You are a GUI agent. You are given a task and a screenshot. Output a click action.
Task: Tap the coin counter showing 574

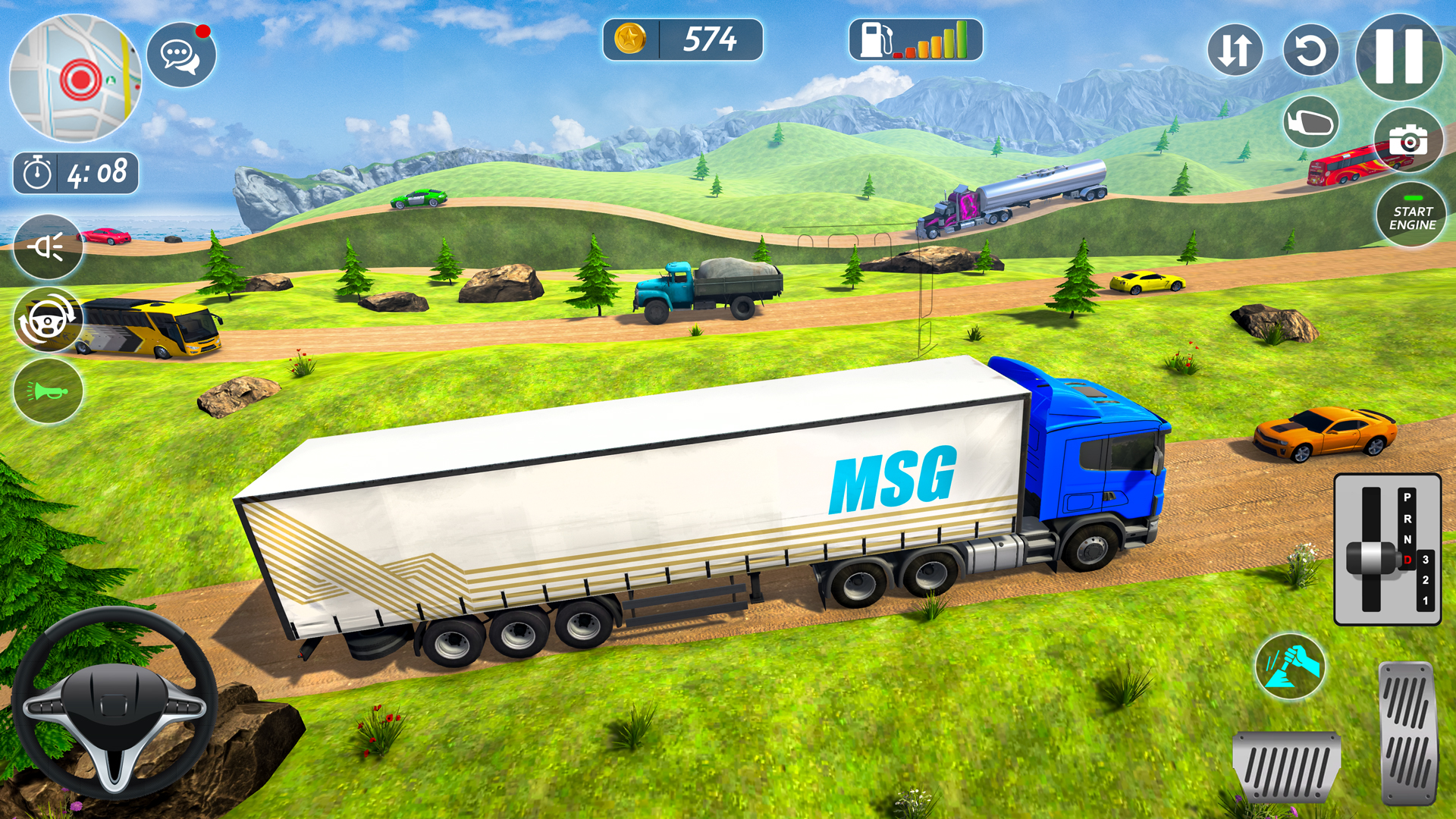coord(680,40)
